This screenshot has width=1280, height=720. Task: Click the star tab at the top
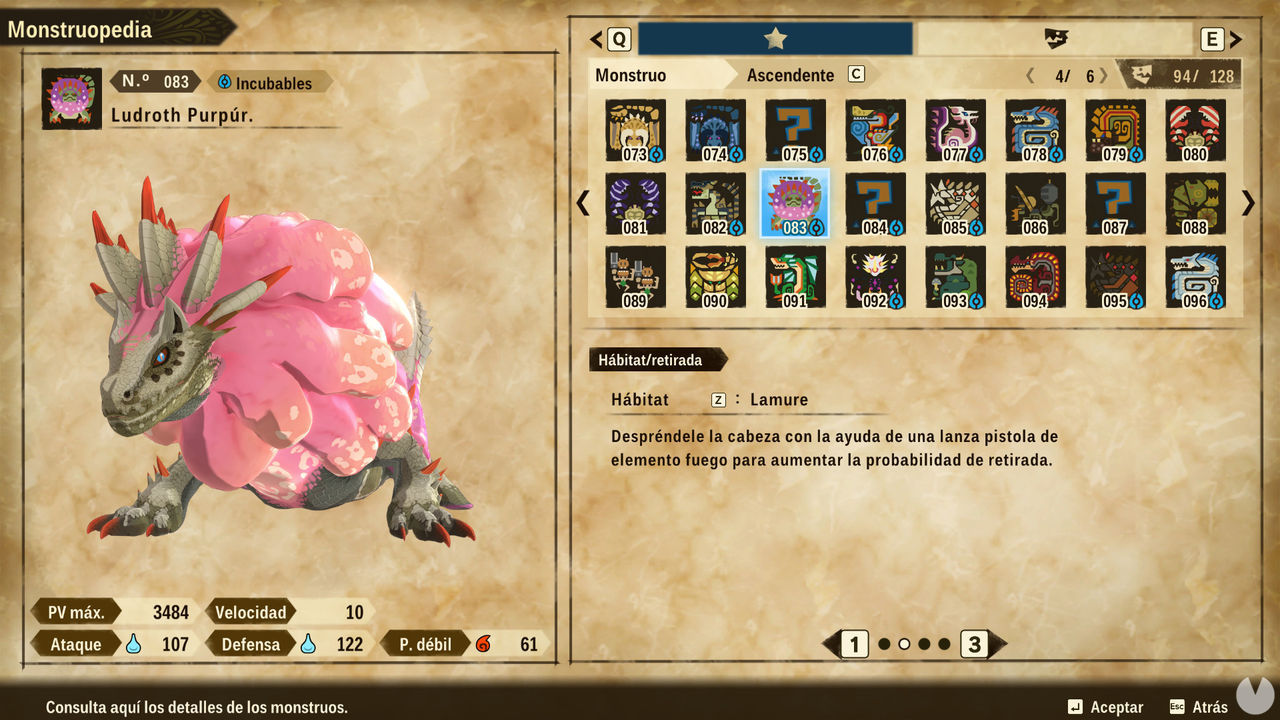click(773, 38)
